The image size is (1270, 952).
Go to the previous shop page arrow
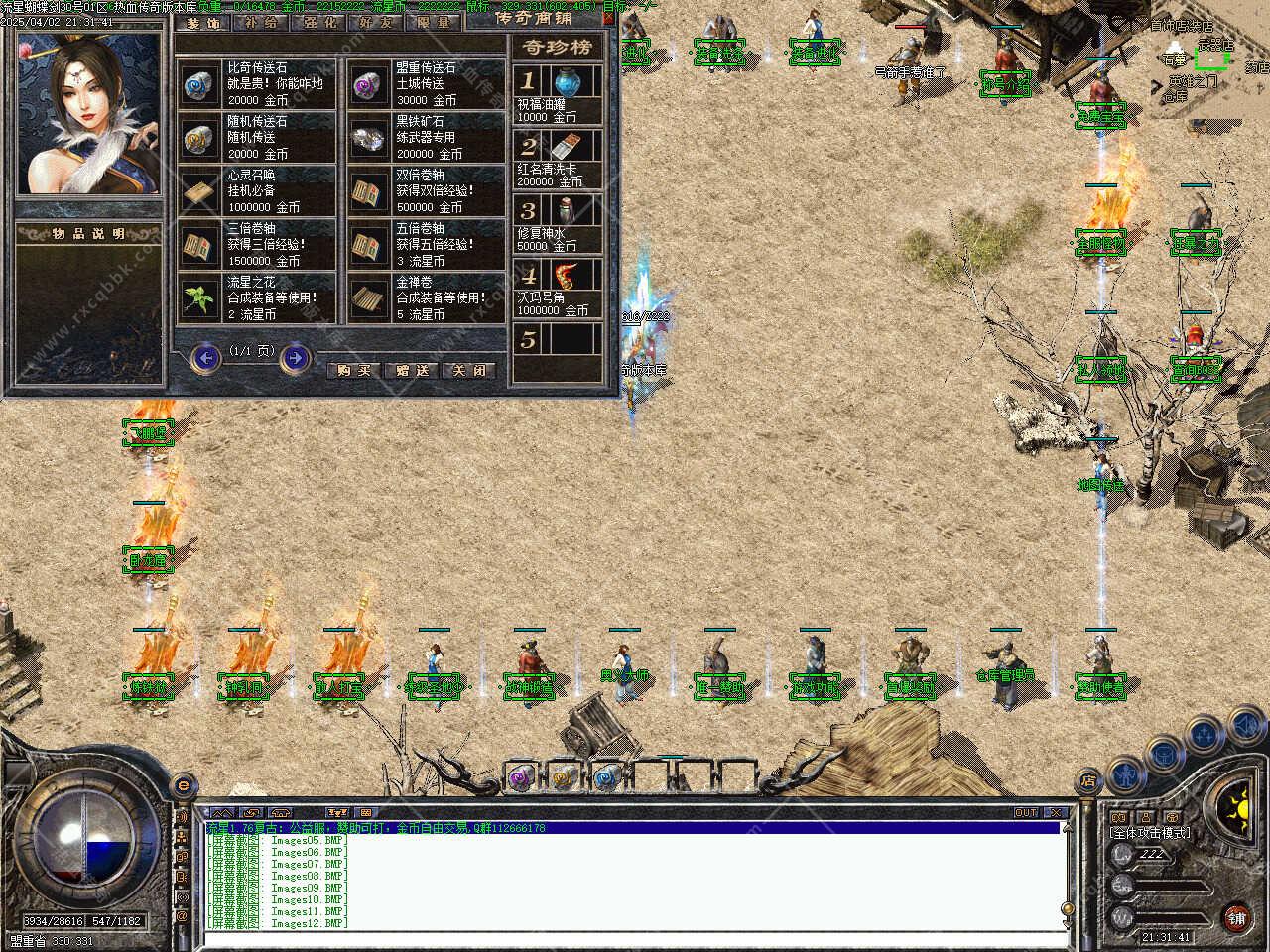205,357
